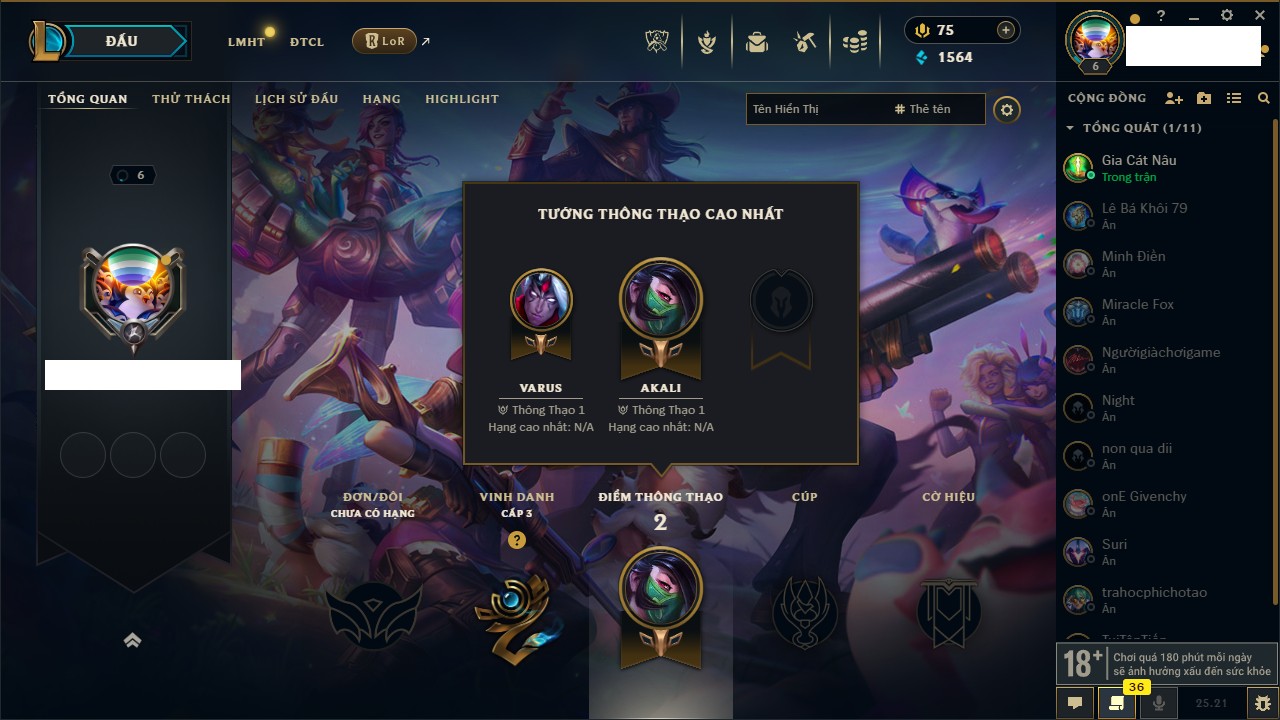Start a match with the ĐẤU button
This screenshot has width=1280, height=720.
tap(121, 41)
